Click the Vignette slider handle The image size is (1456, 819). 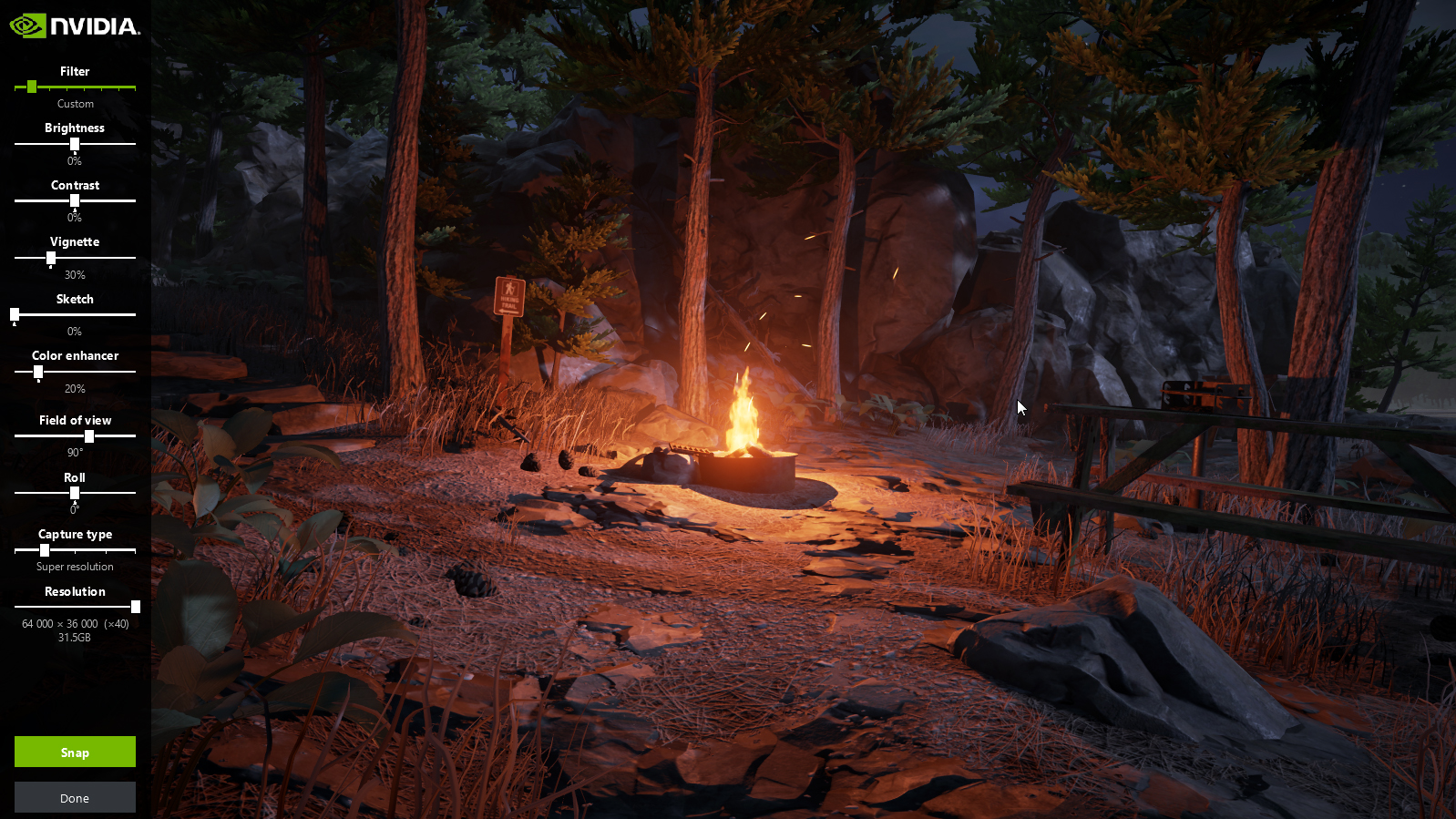(x=51, y=258)
